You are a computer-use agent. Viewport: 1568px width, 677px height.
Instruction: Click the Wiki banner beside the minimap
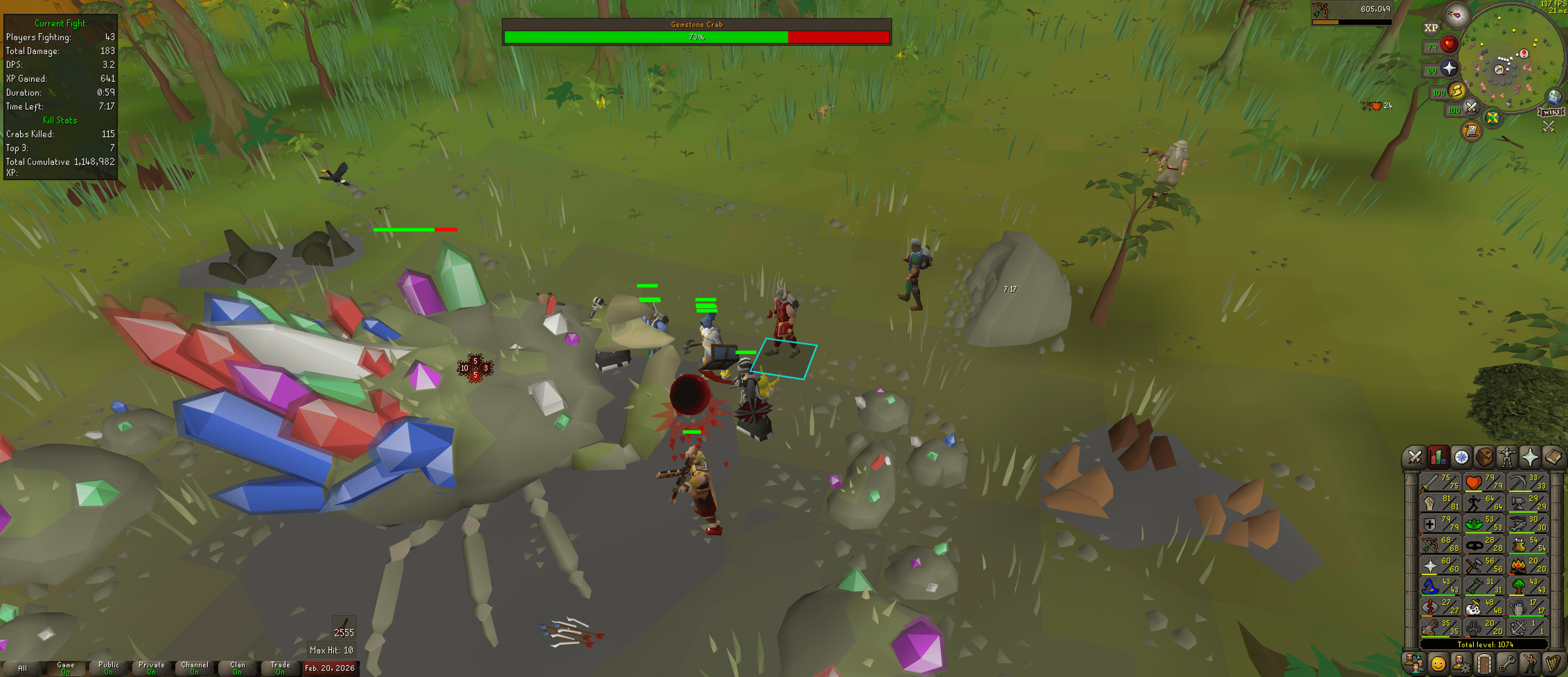[x=1551, y=112]
